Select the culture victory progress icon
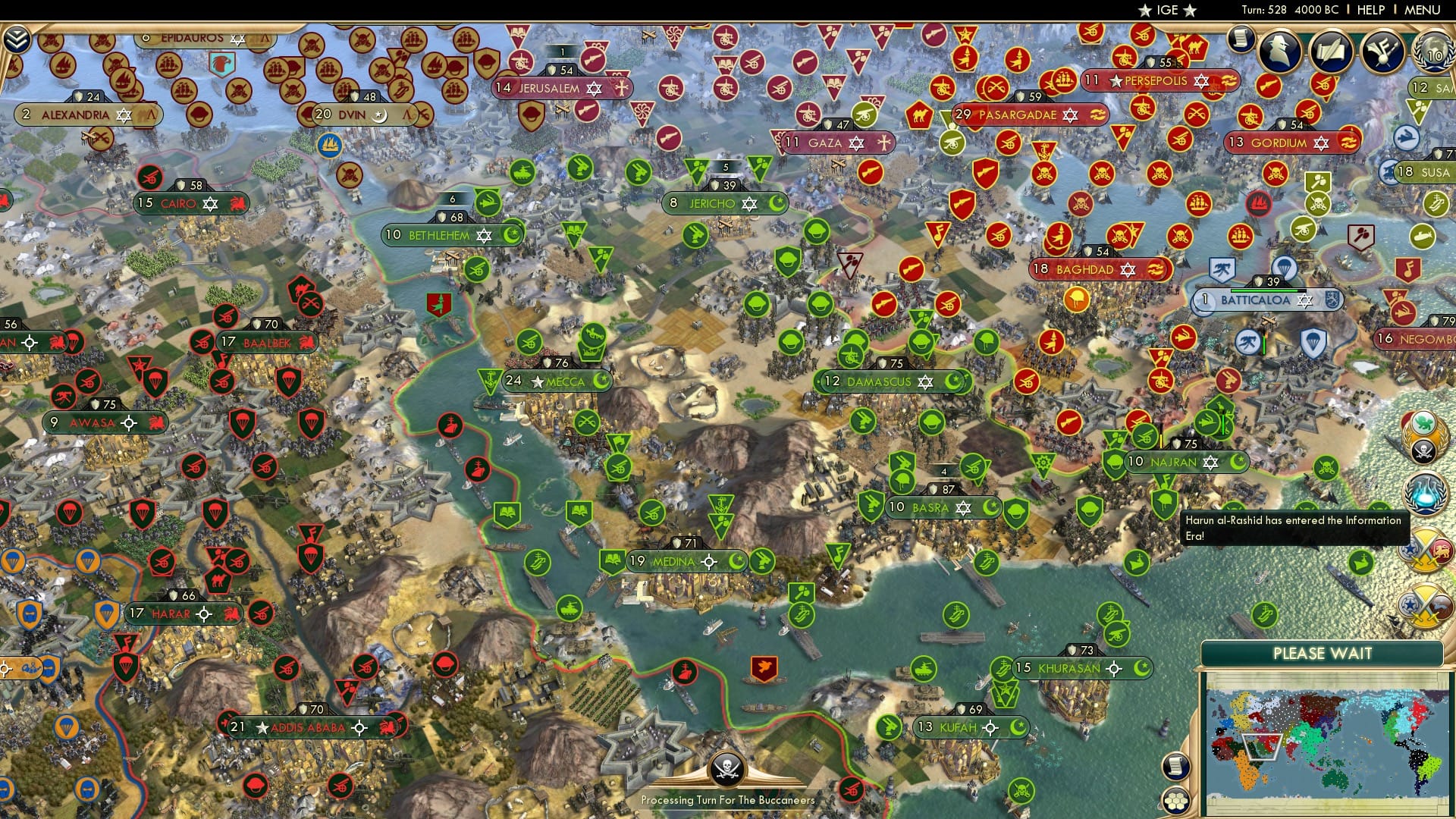Viewport: 1456px width, 819px height. 1382,52
